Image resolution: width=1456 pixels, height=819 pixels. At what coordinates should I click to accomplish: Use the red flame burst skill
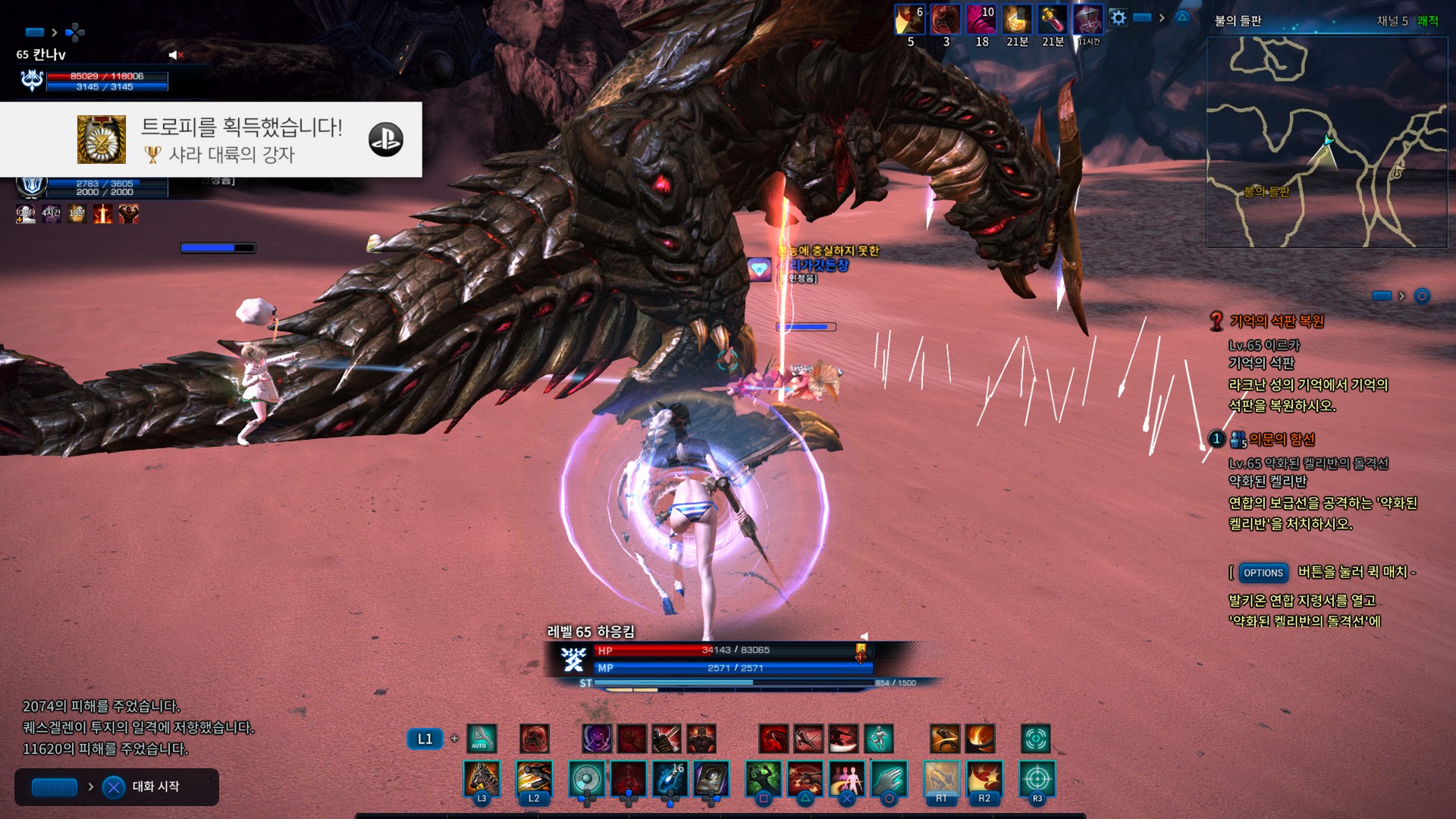(x=984, y=779)
